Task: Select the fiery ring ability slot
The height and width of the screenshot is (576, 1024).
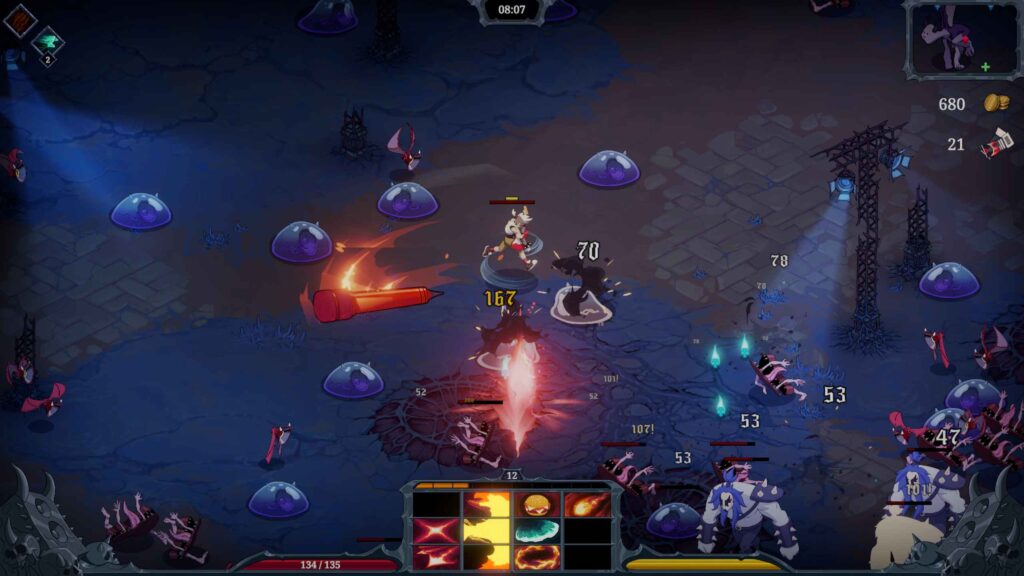Action: pos(537,556)
